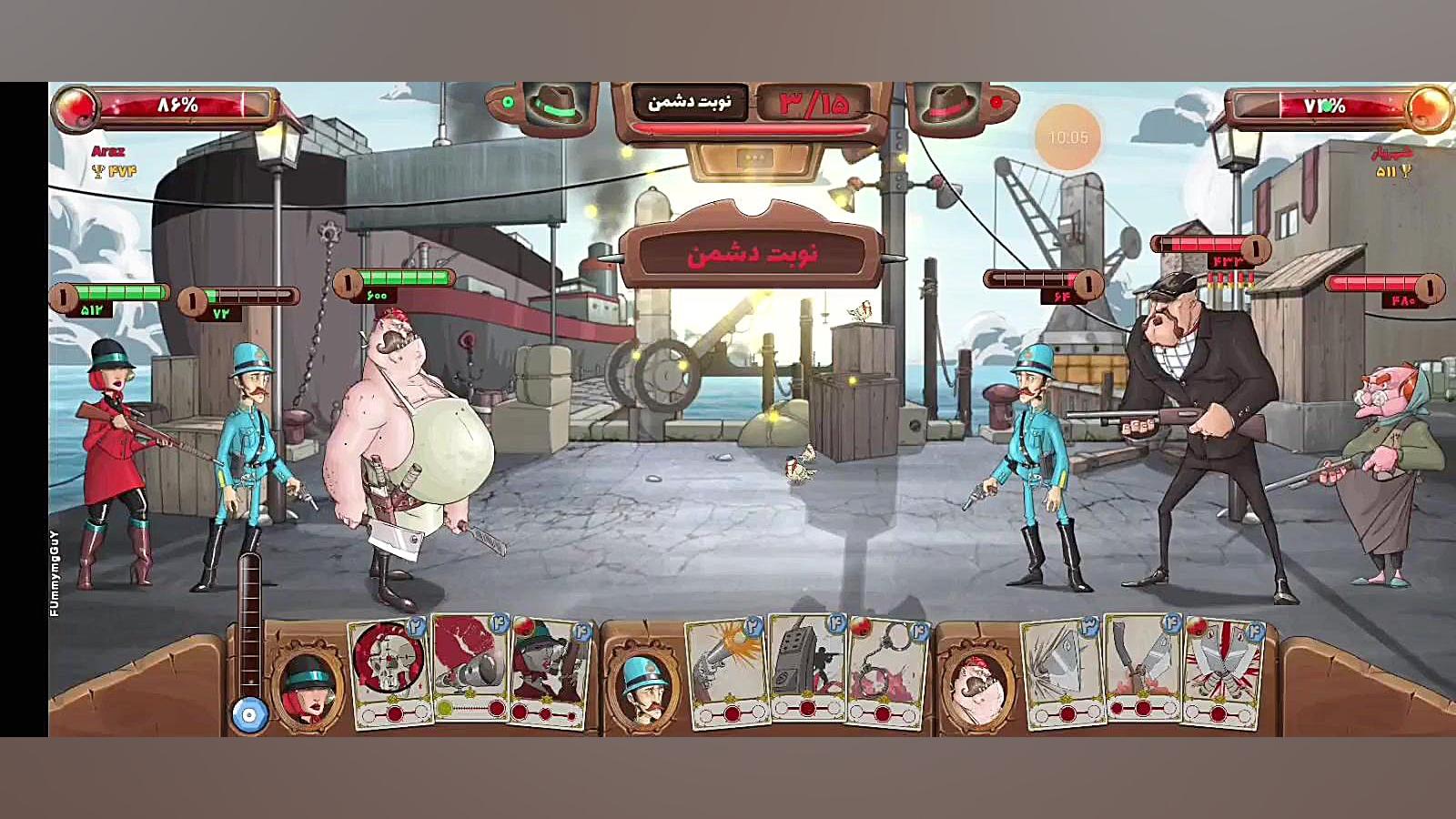The width and height of the screenshot is (1456, 819).
Task: Choose the knife and cleaver card
Action: point(1143,669)
